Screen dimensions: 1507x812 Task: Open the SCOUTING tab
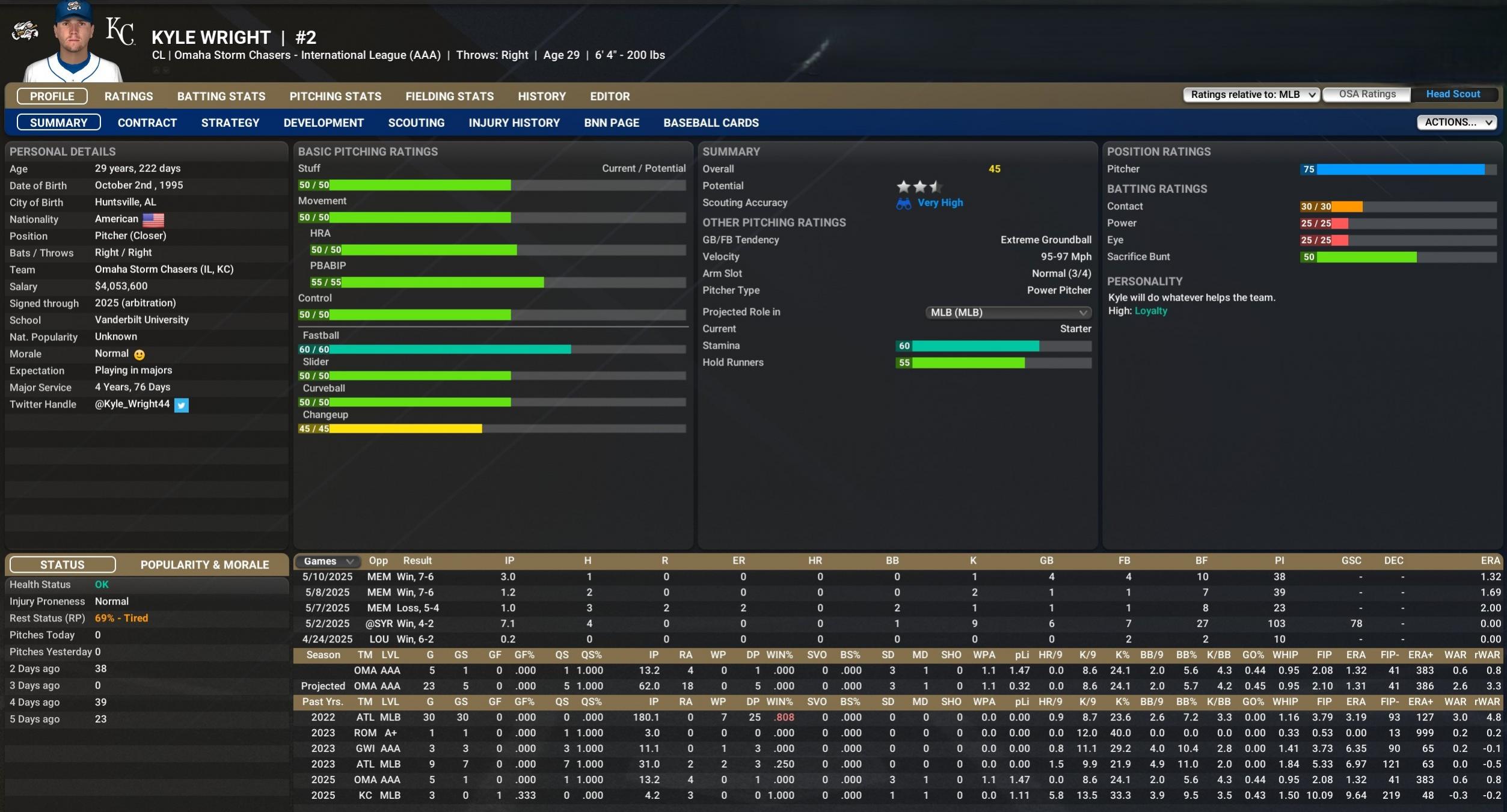(x=416, y=123)
